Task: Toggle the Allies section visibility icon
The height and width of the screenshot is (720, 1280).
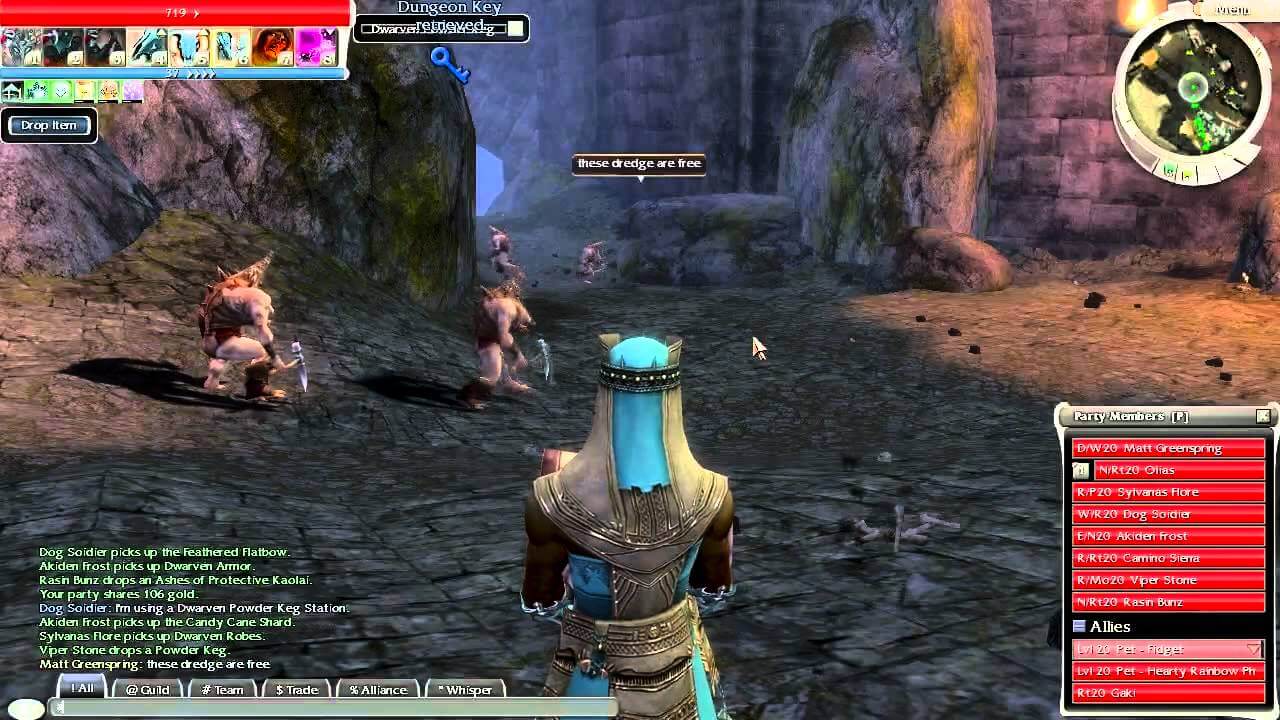Action: coord(1079,627)
